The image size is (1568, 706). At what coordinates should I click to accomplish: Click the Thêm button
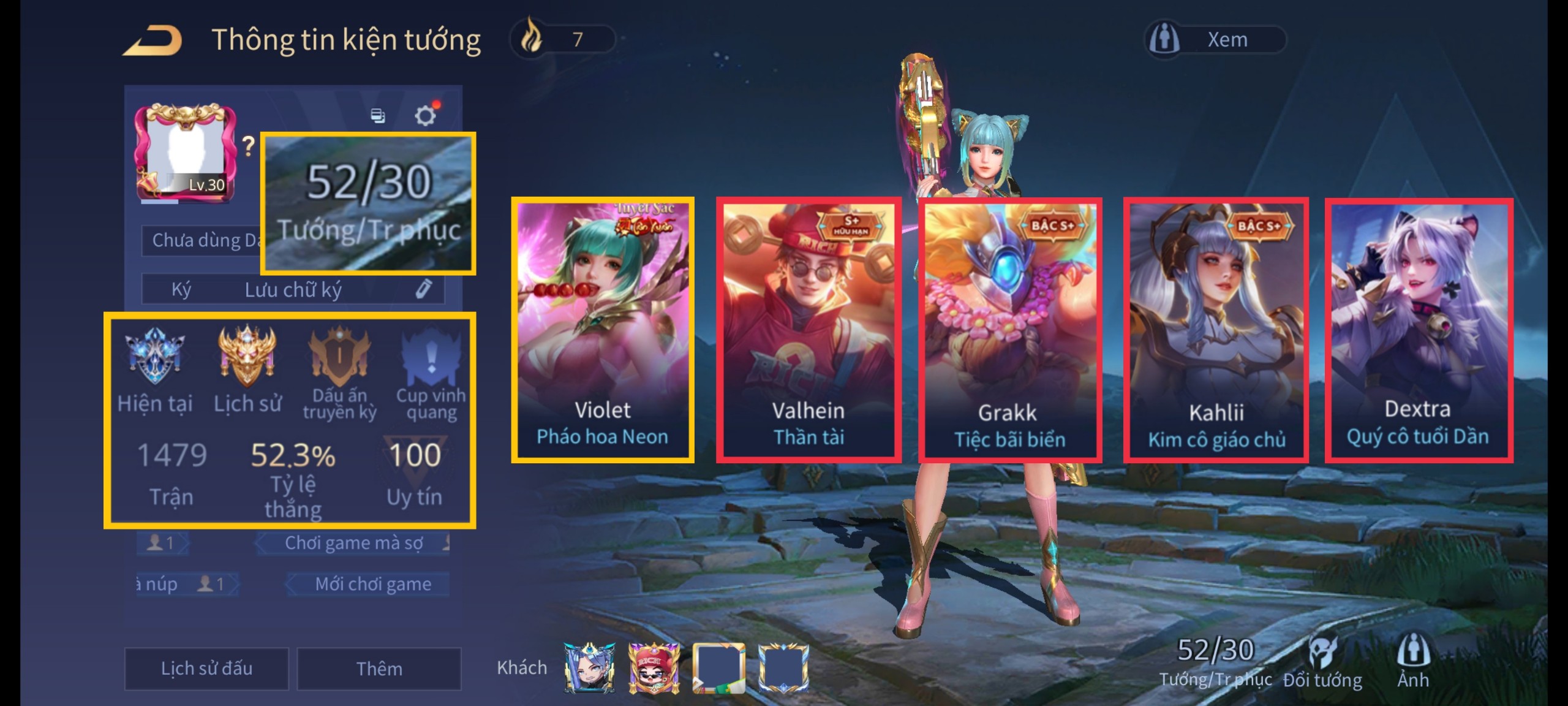coord(379,668)
